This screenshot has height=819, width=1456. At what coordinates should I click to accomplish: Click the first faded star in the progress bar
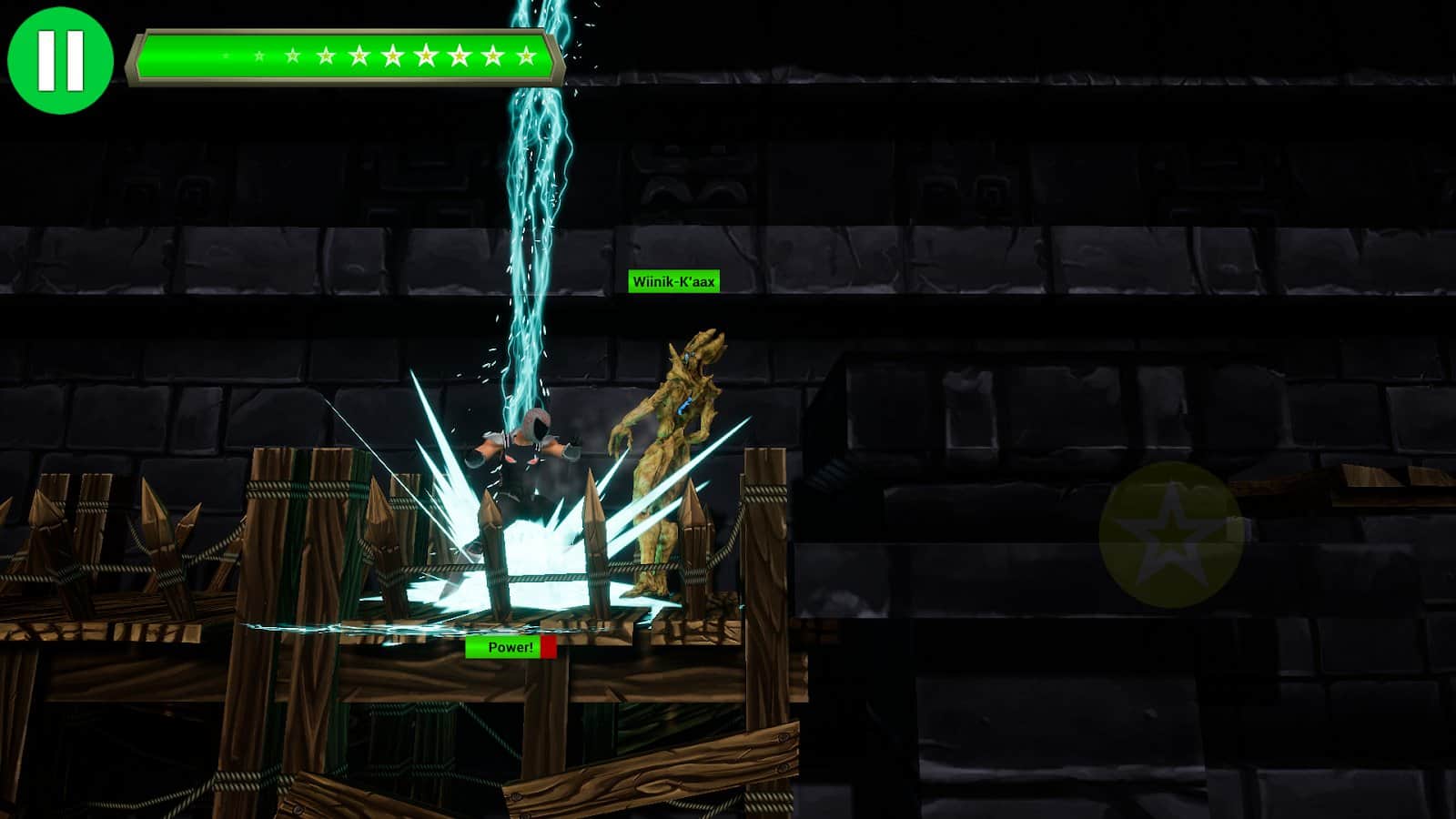tap(225, 56)
